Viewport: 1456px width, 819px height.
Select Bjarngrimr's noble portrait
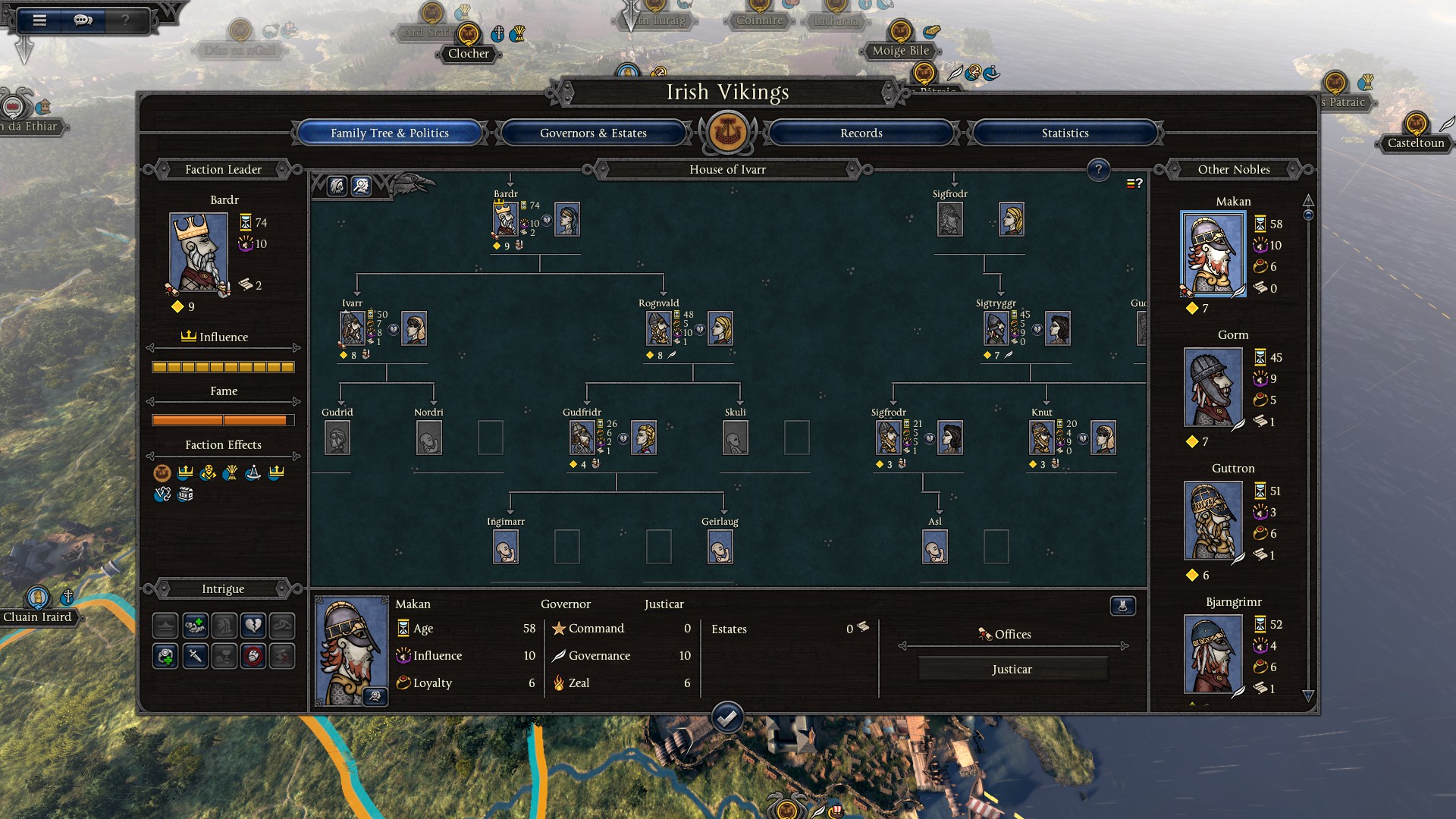1213,654
